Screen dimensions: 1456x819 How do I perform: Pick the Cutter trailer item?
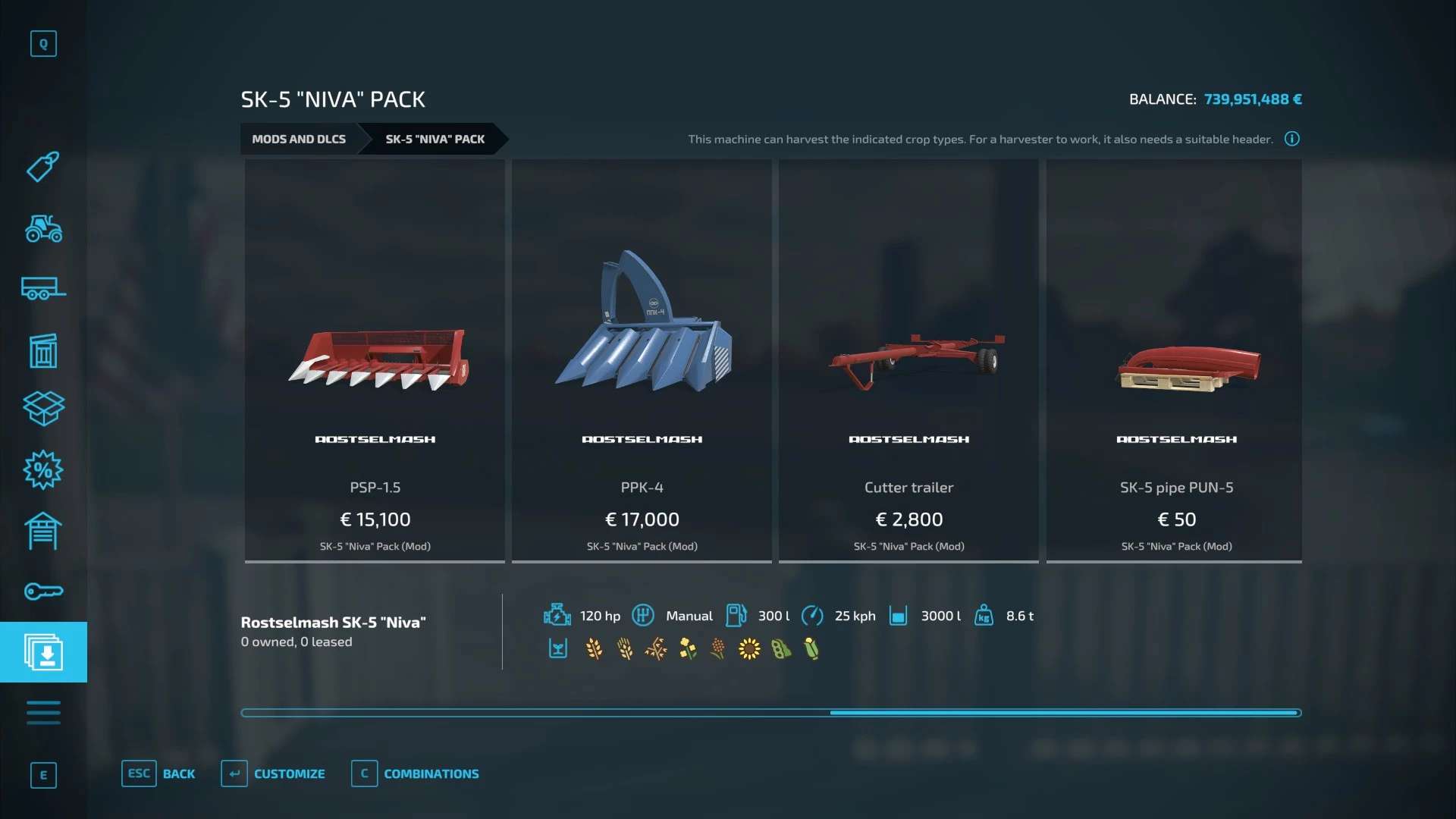(x=908, y=361)
